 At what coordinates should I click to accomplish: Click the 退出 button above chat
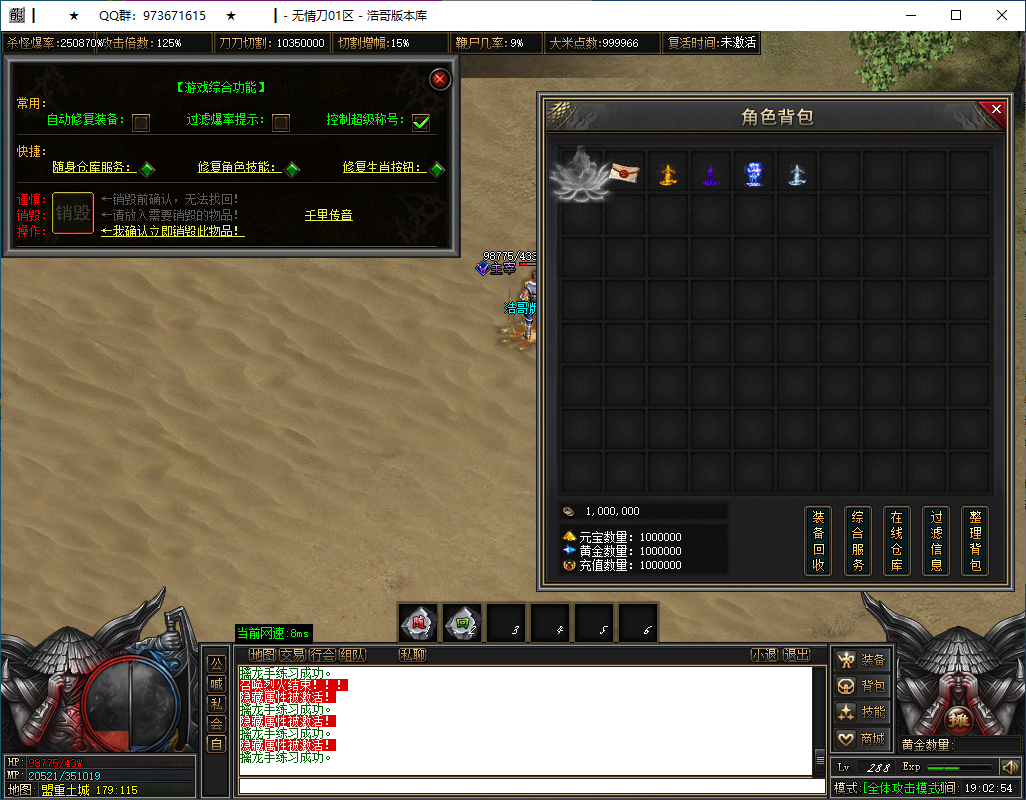click(797, 655)
